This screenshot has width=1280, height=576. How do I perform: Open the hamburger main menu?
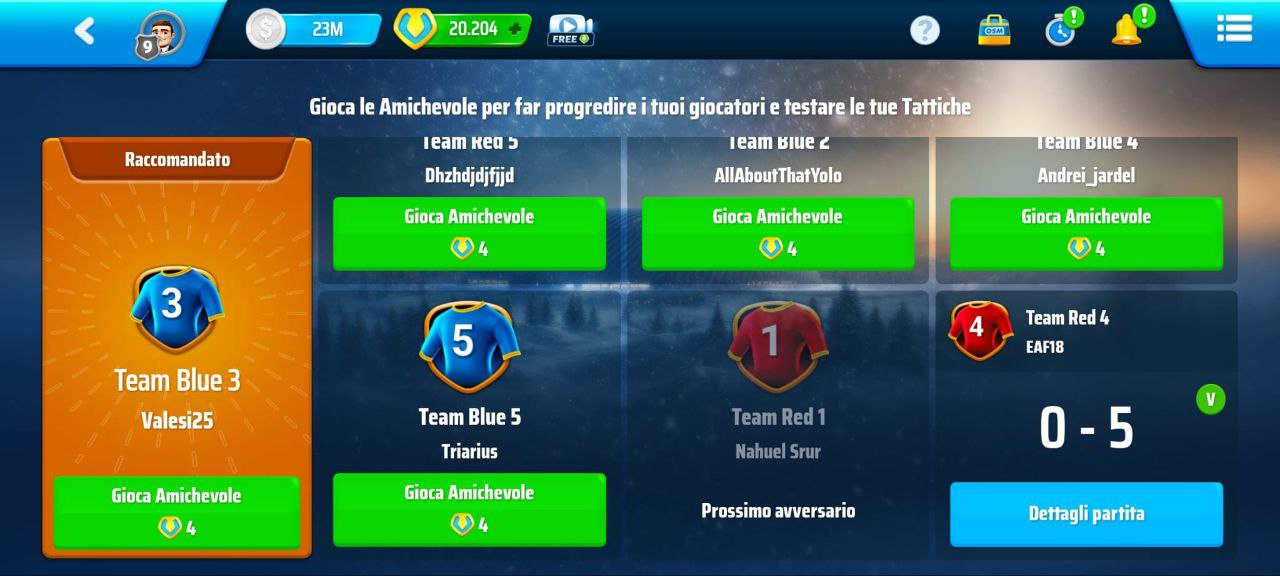1234,29
